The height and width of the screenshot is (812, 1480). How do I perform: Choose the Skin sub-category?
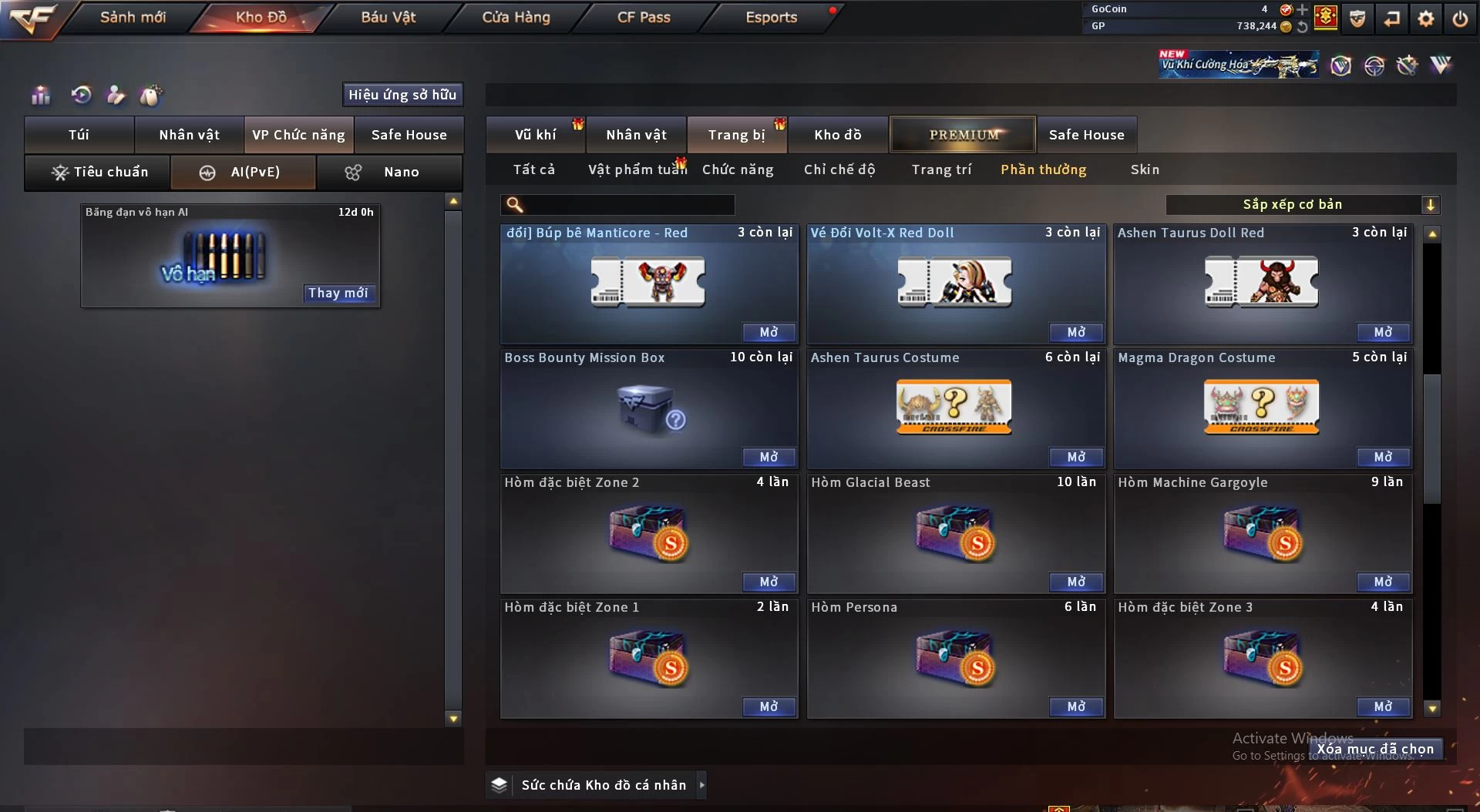coord(1145,169)
